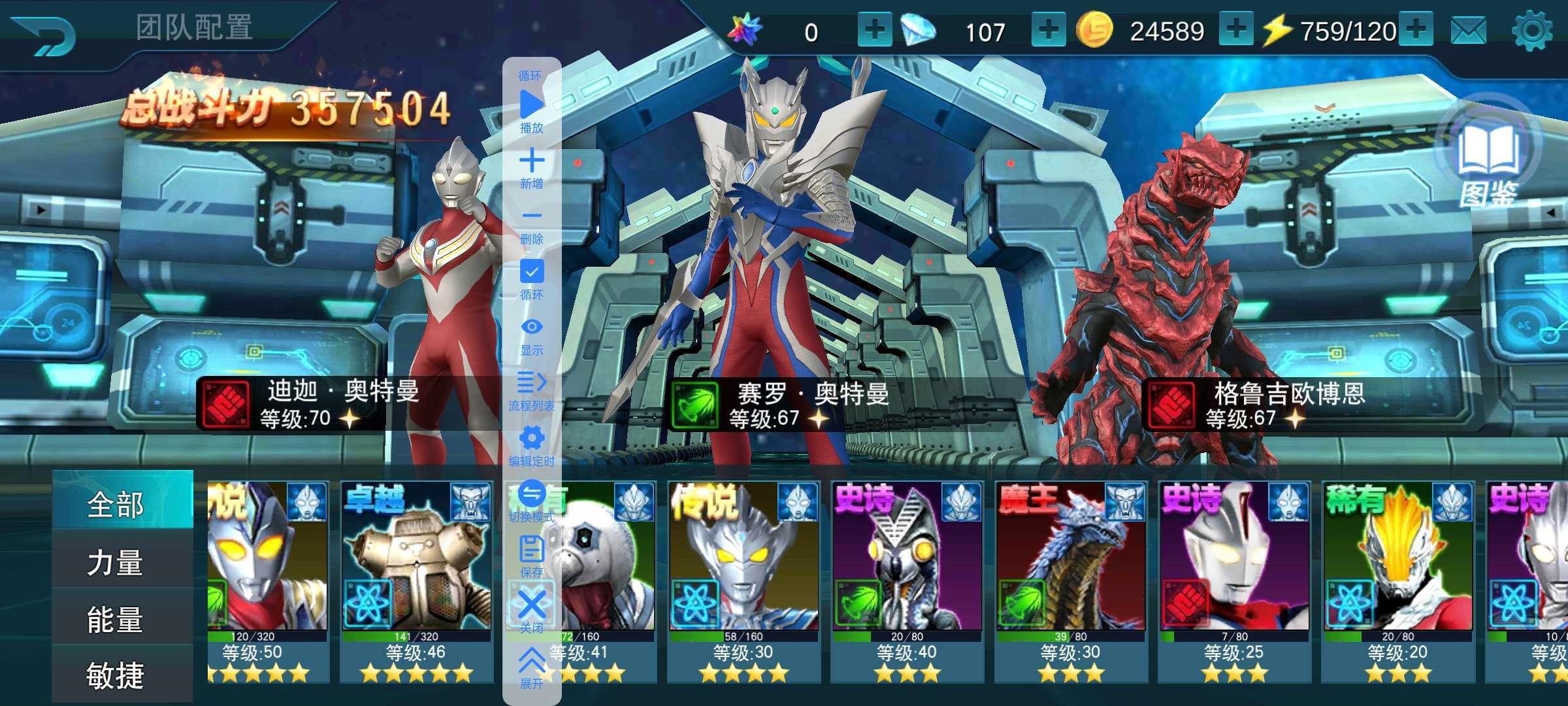Image resolution: width=1568 pixels, height=706 pixels.
Task: Switch to the 全部 filter tab
Action: pyautogui.click(x=116, y=504)
